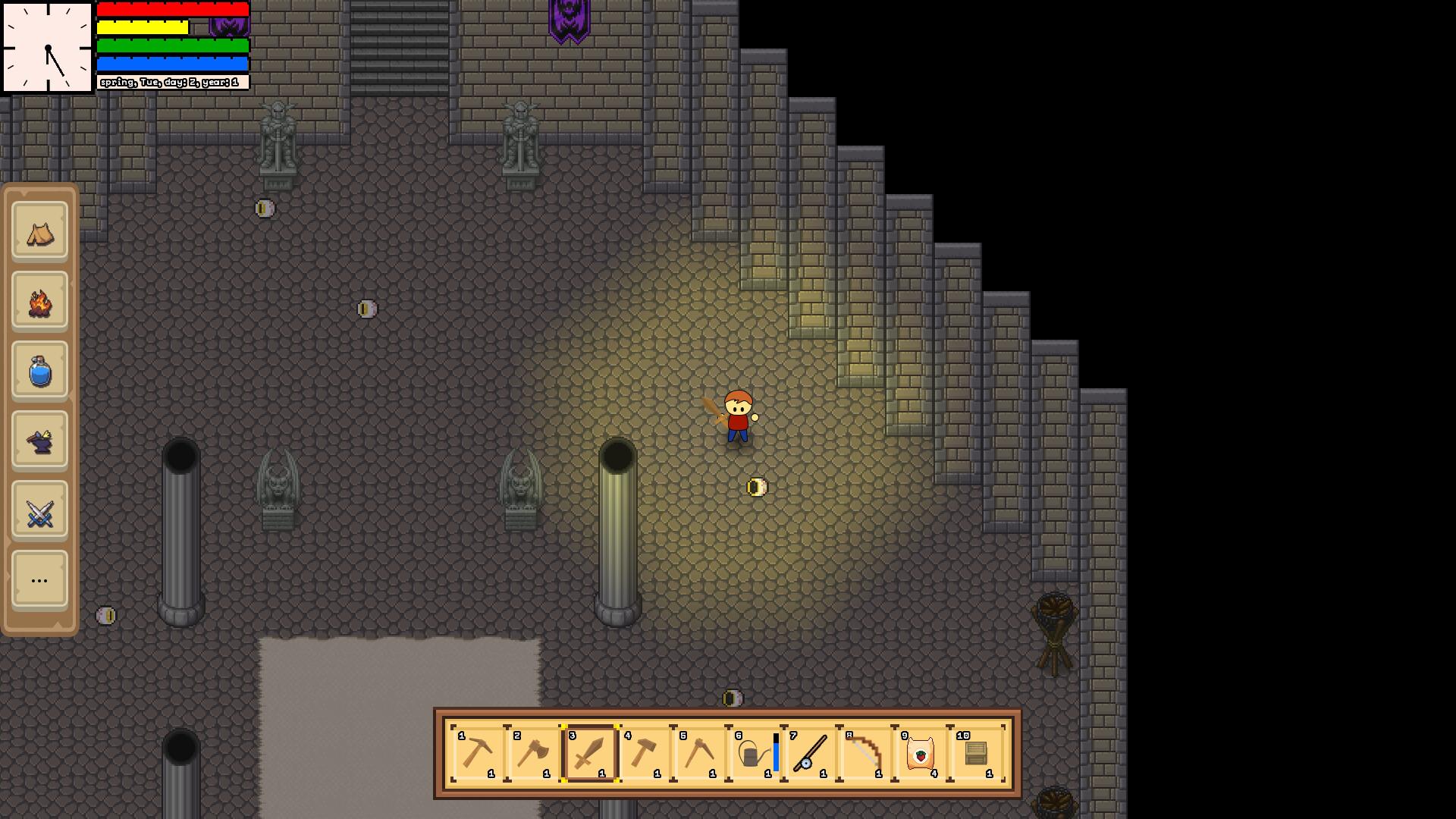Viewport: 1456px width, 819px height.
Task: Click the coin lying near the player
Action: tap(756, 488)
